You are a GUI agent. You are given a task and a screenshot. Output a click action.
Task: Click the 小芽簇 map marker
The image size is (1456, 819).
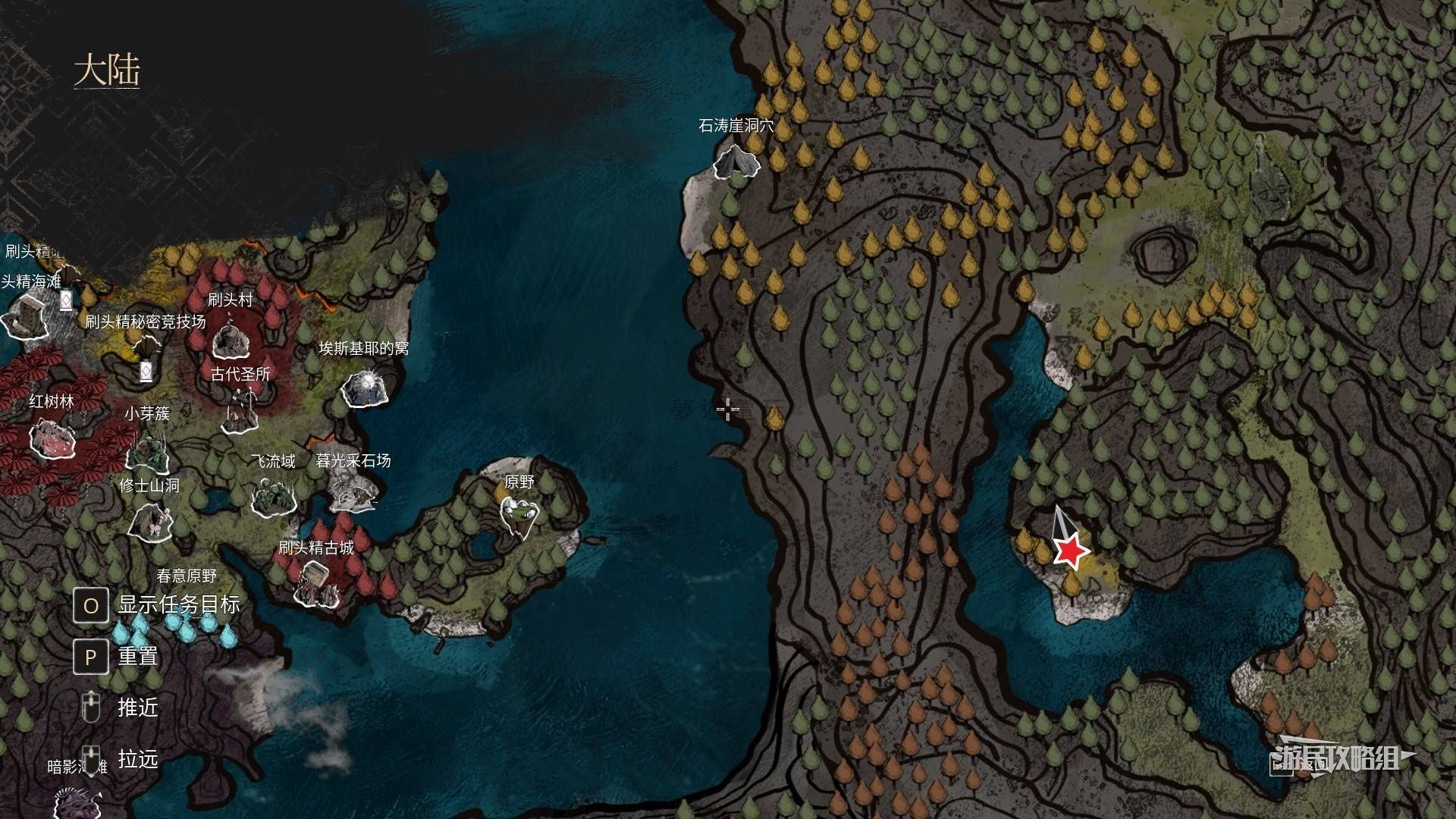(147, 453)
